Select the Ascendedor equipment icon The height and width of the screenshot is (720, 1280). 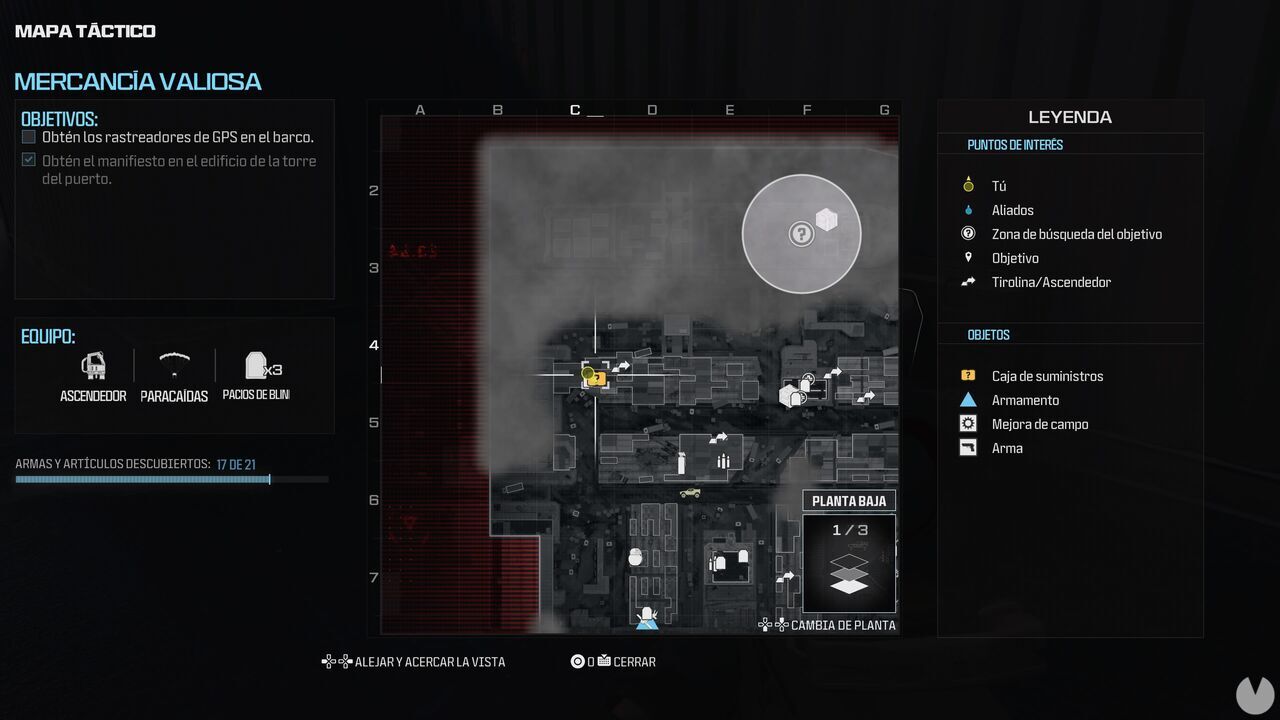point(93,365)
